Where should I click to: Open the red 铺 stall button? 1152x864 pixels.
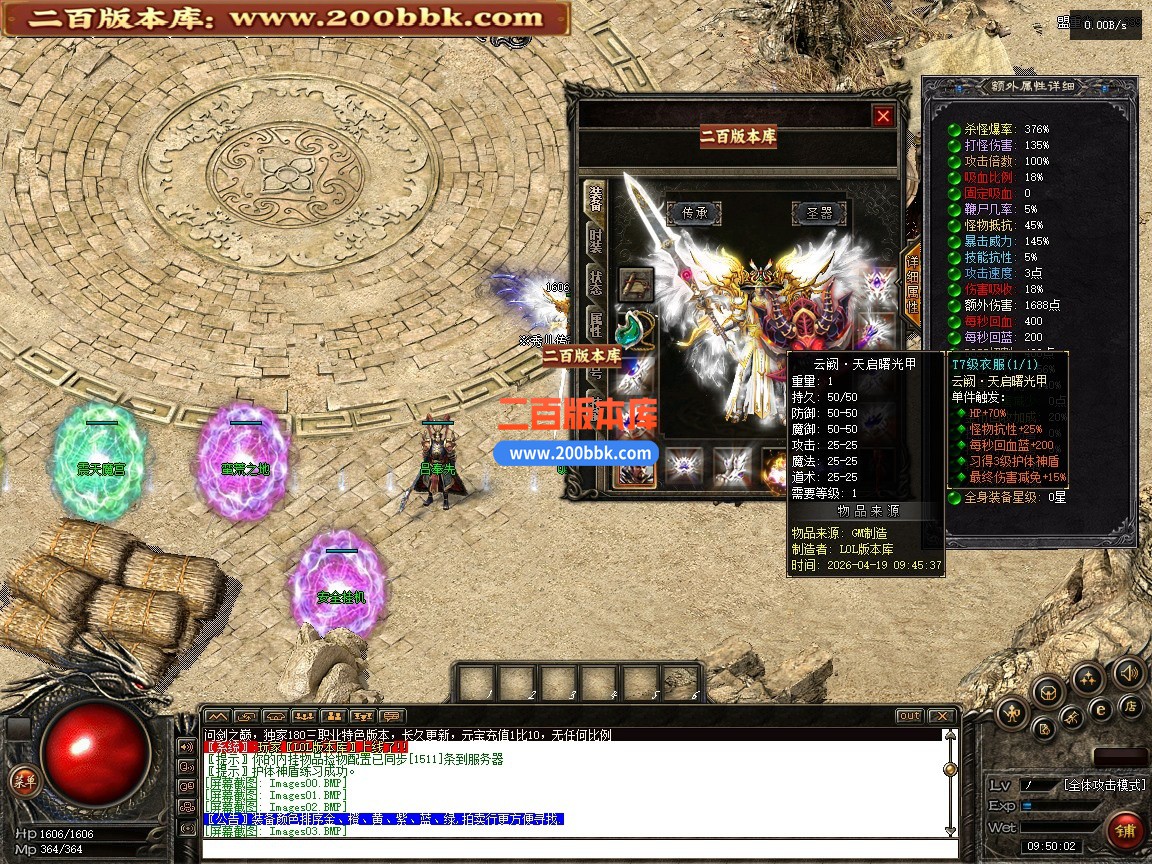coord(1125,831)
